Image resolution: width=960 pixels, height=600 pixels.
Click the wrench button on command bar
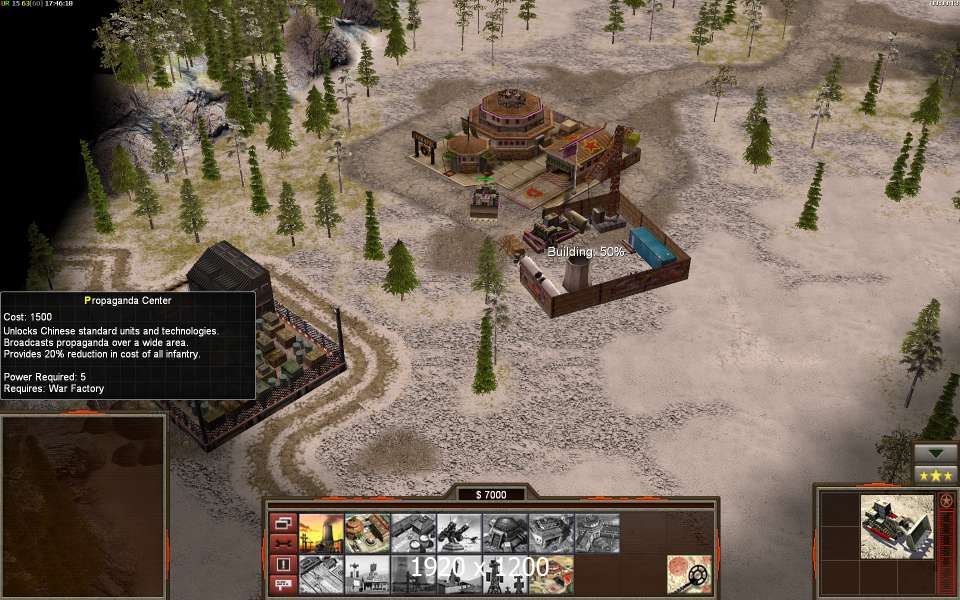point(282,543)
